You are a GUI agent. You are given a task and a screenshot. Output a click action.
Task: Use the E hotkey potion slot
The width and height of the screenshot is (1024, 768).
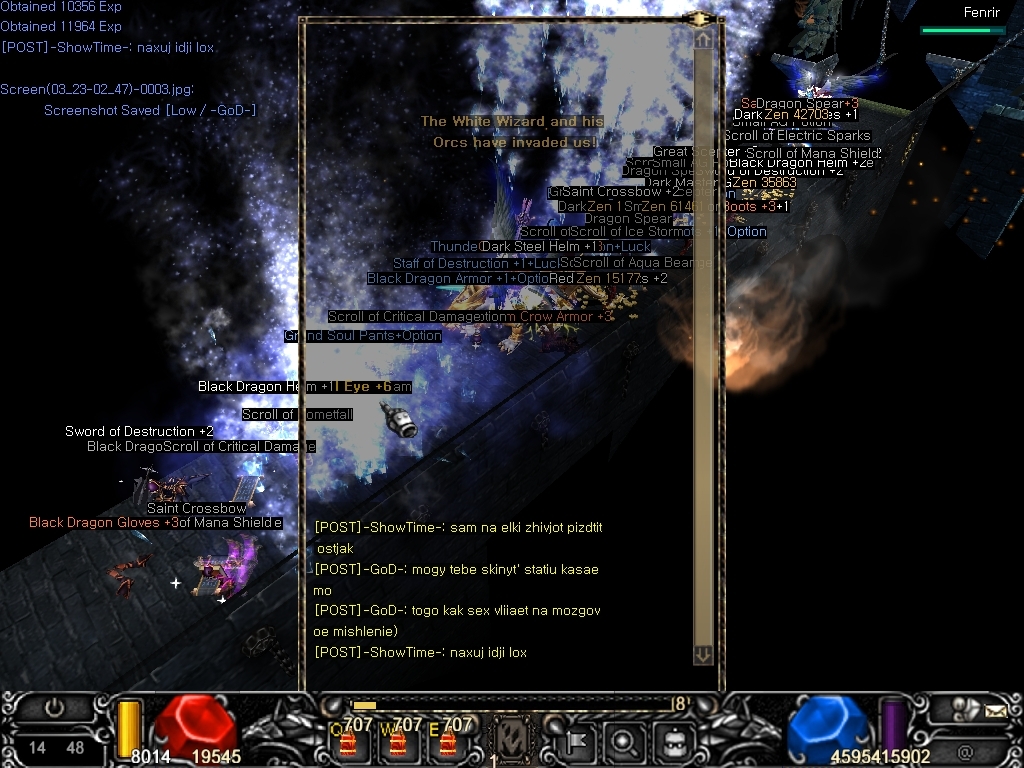coord(446,743)
